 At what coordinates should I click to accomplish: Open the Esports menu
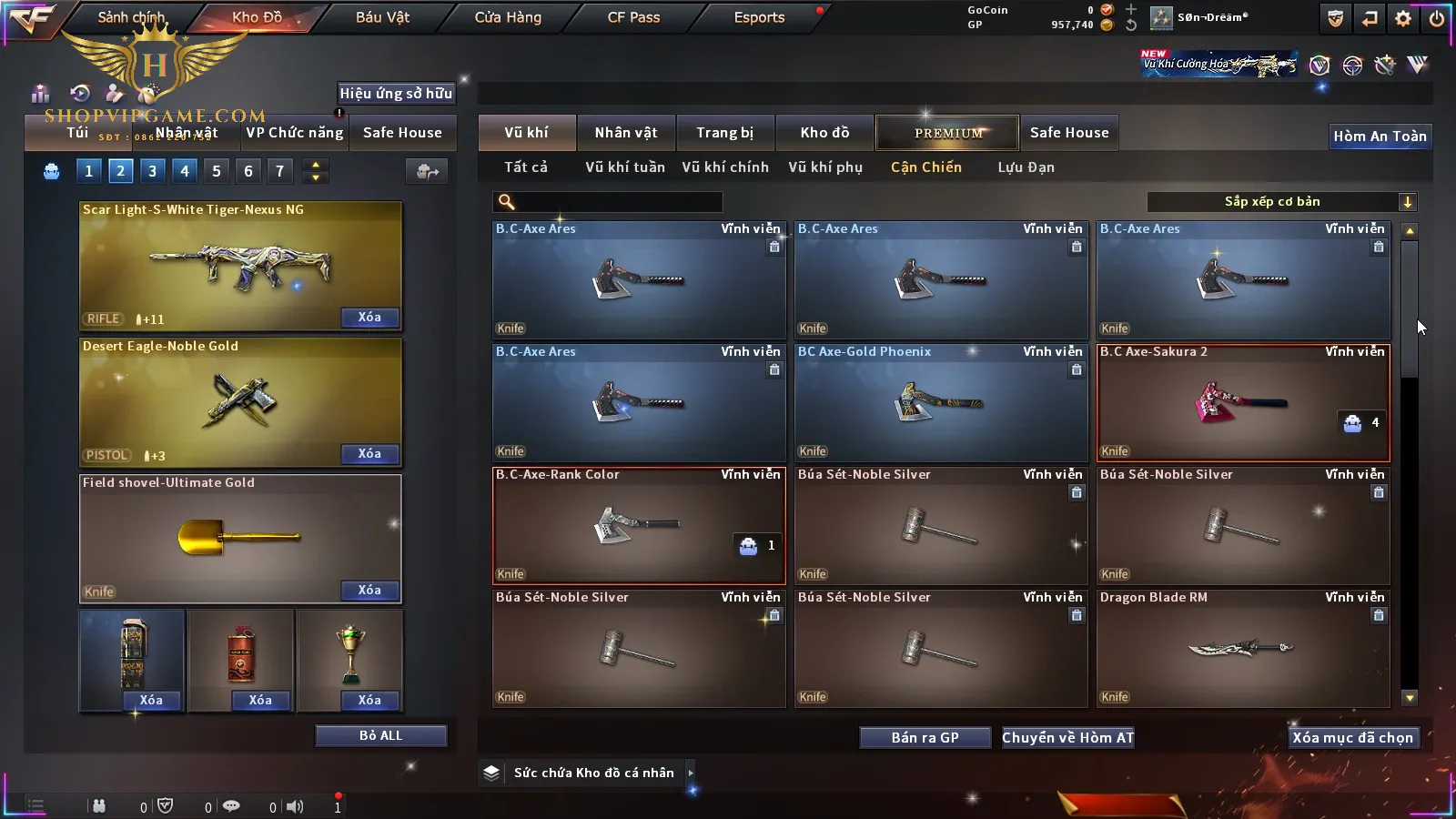coord(759,17)
